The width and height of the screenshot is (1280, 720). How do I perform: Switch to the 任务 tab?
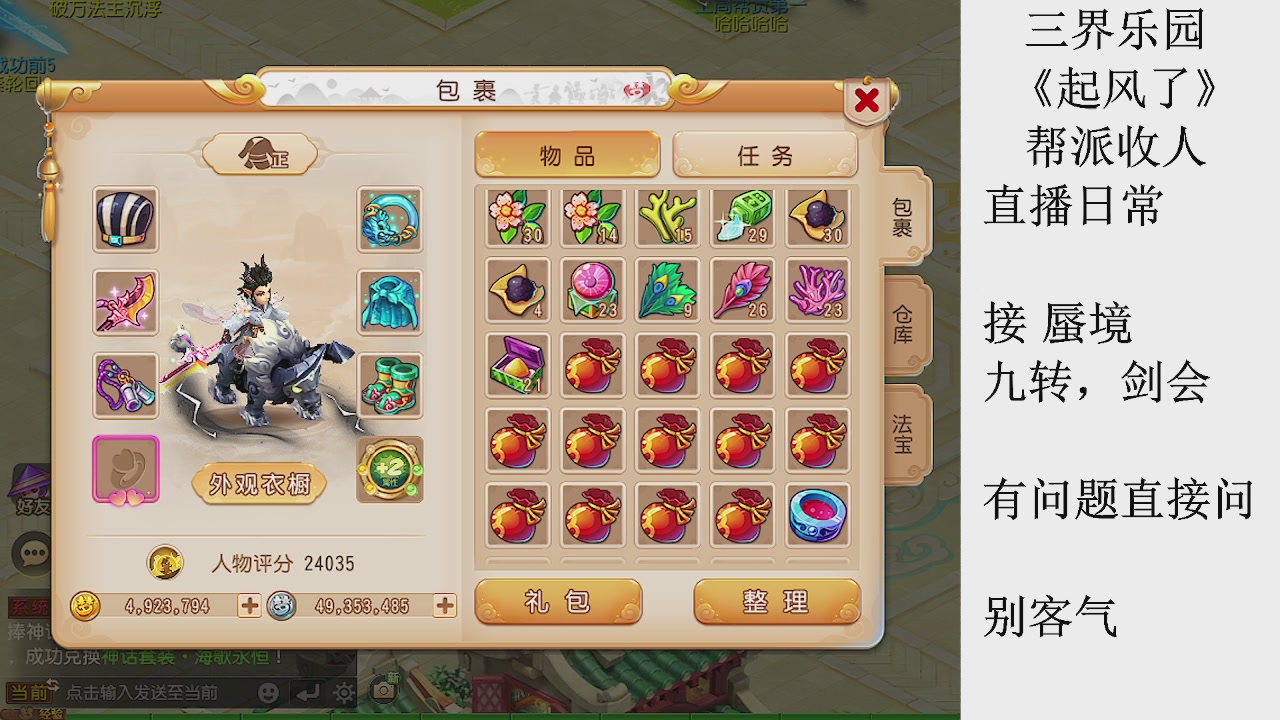[x=765, y=156]
